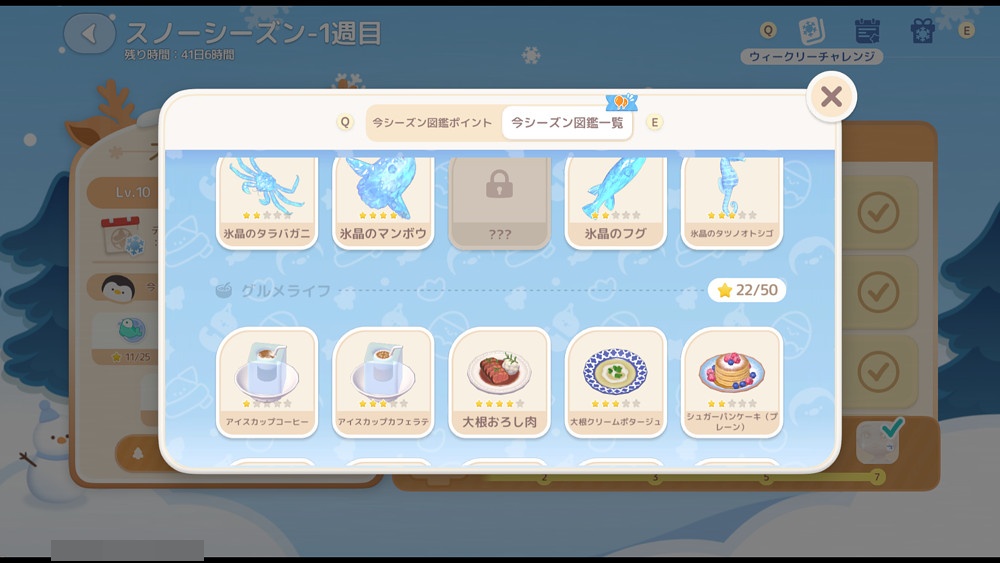
Task: Go back with the arrow button
Action: pos(90,34)
